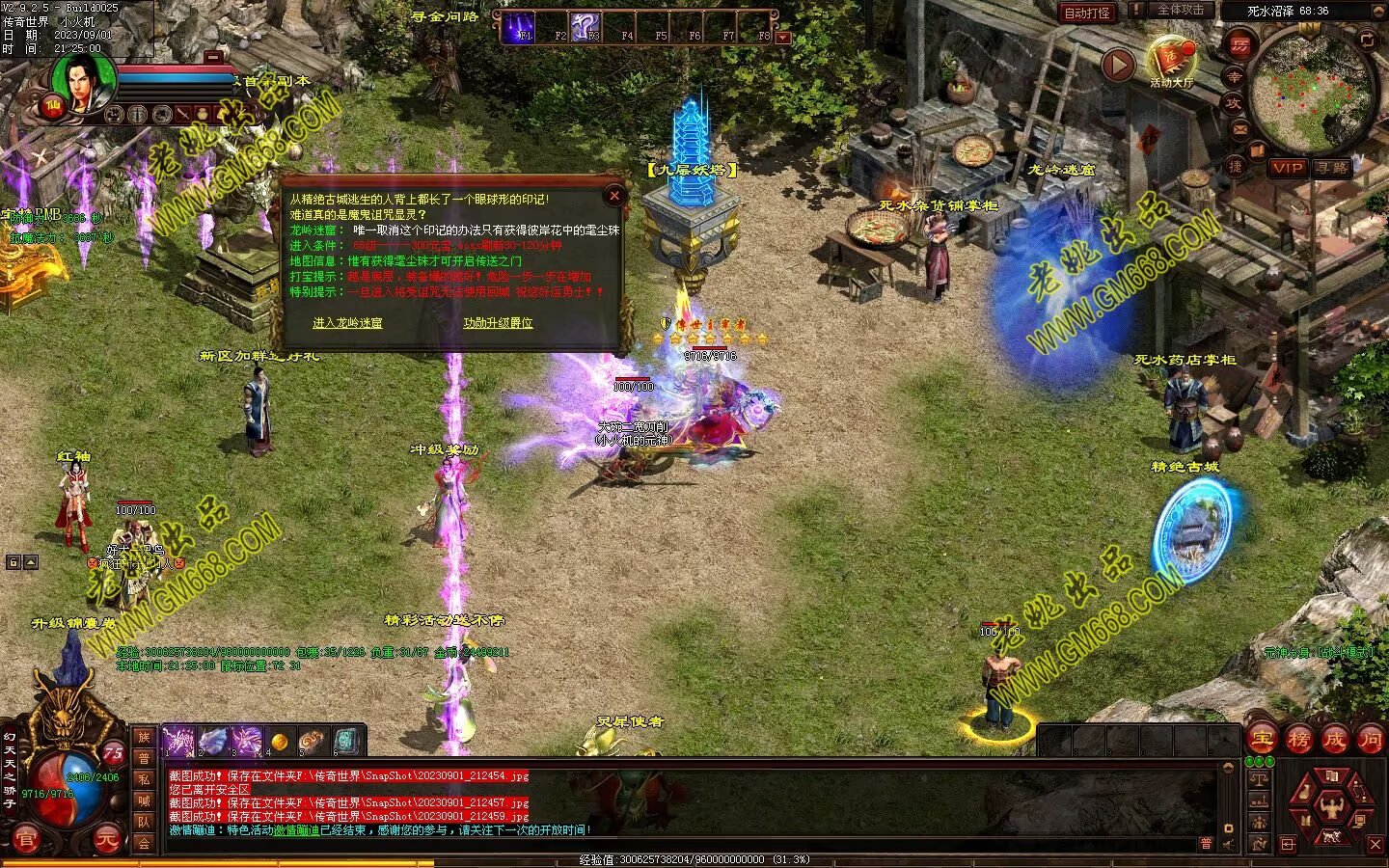Screen dimensions: 1389x868
Task: Activate the 寻路 pathfinding button
Action: click(1332, 168)
